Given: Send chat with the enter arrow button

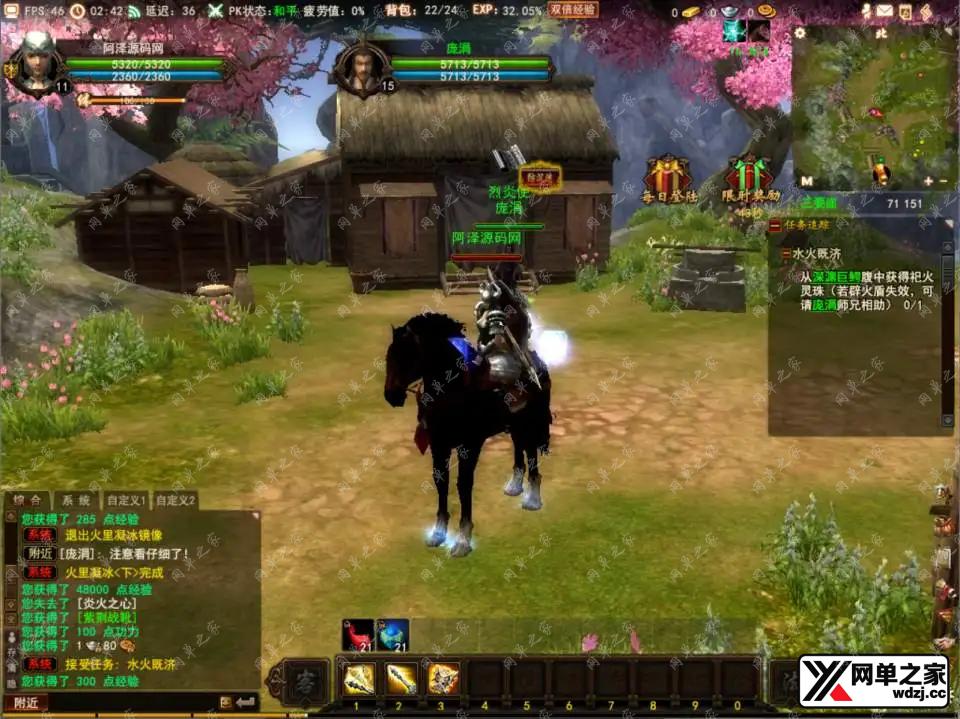Looking at the screenshot, I should pos(244,703).
